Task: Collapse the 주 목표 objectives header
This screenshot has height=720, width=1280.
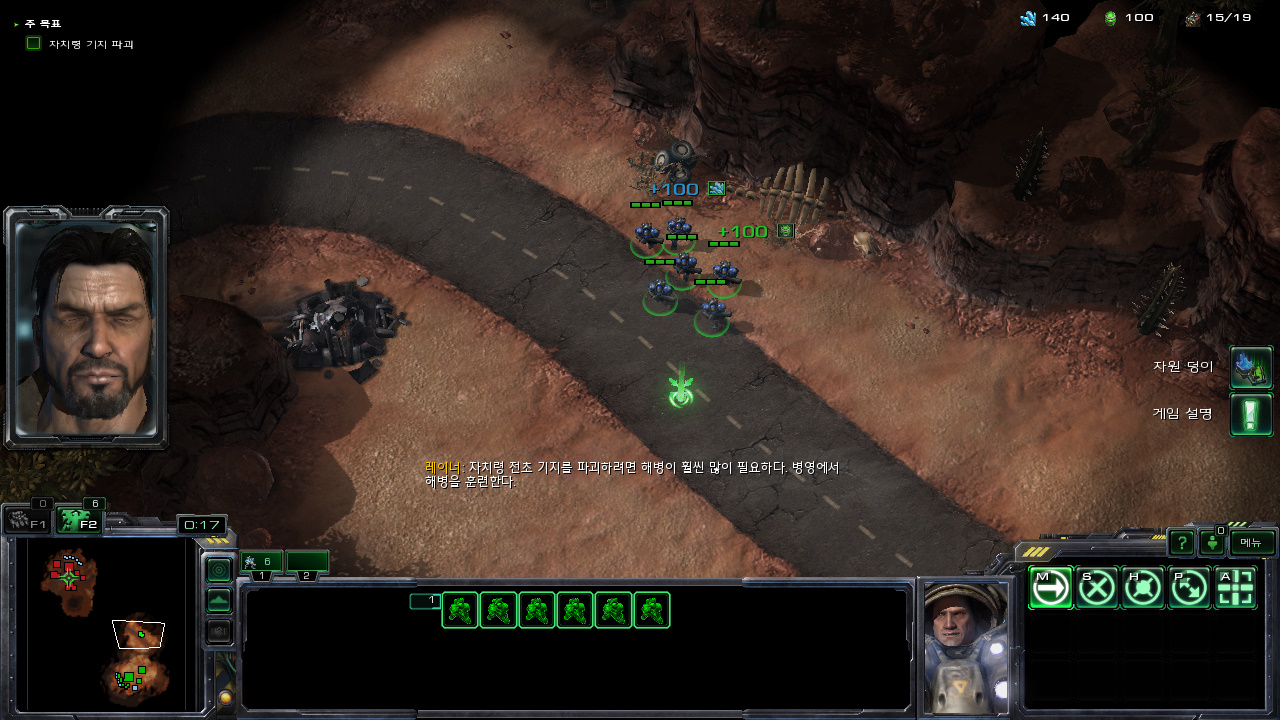Action: tap(17, 23)
